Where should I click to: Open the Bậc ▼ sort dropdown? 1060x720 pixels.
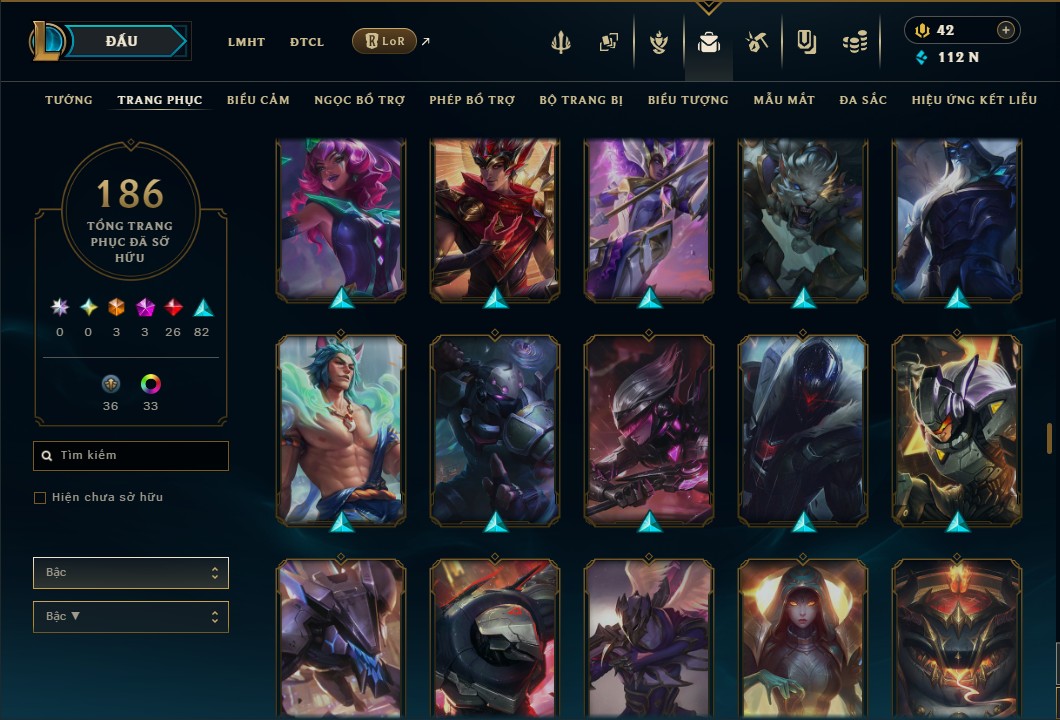(x=131, y=617)
